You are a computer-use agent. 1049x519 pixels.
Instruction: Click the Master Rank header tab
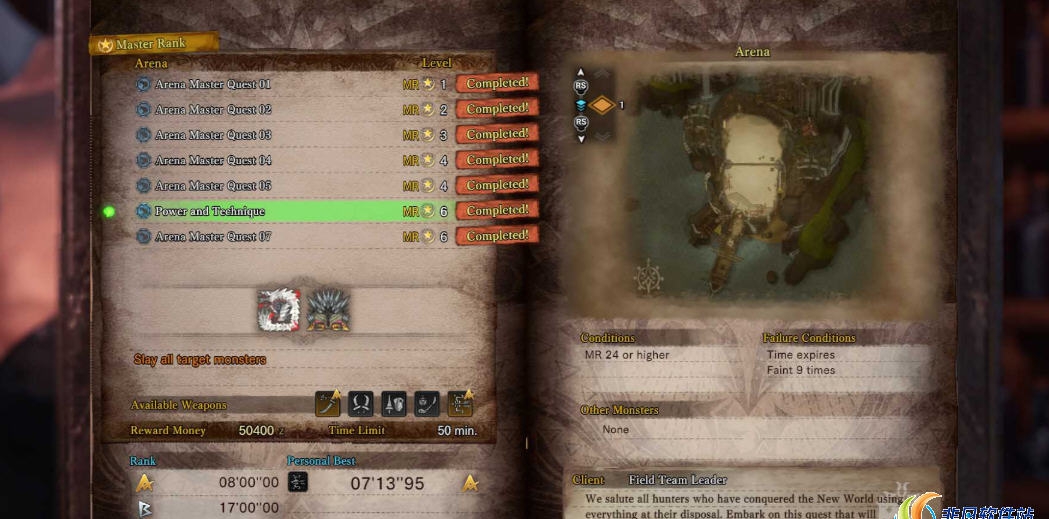tap(152, 45)
